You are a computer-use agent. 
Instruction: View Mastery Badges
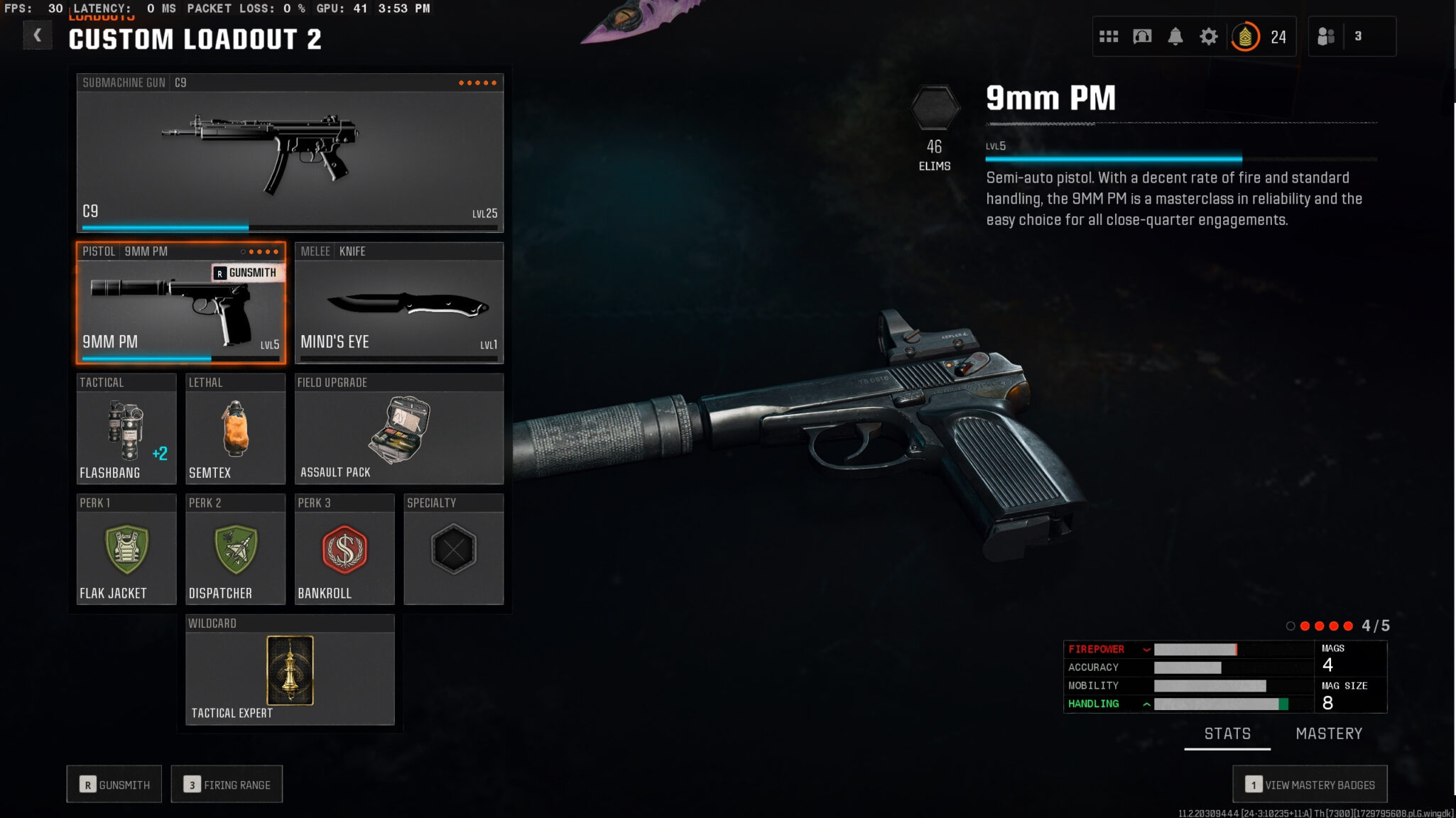click(x=1310, y=784)
